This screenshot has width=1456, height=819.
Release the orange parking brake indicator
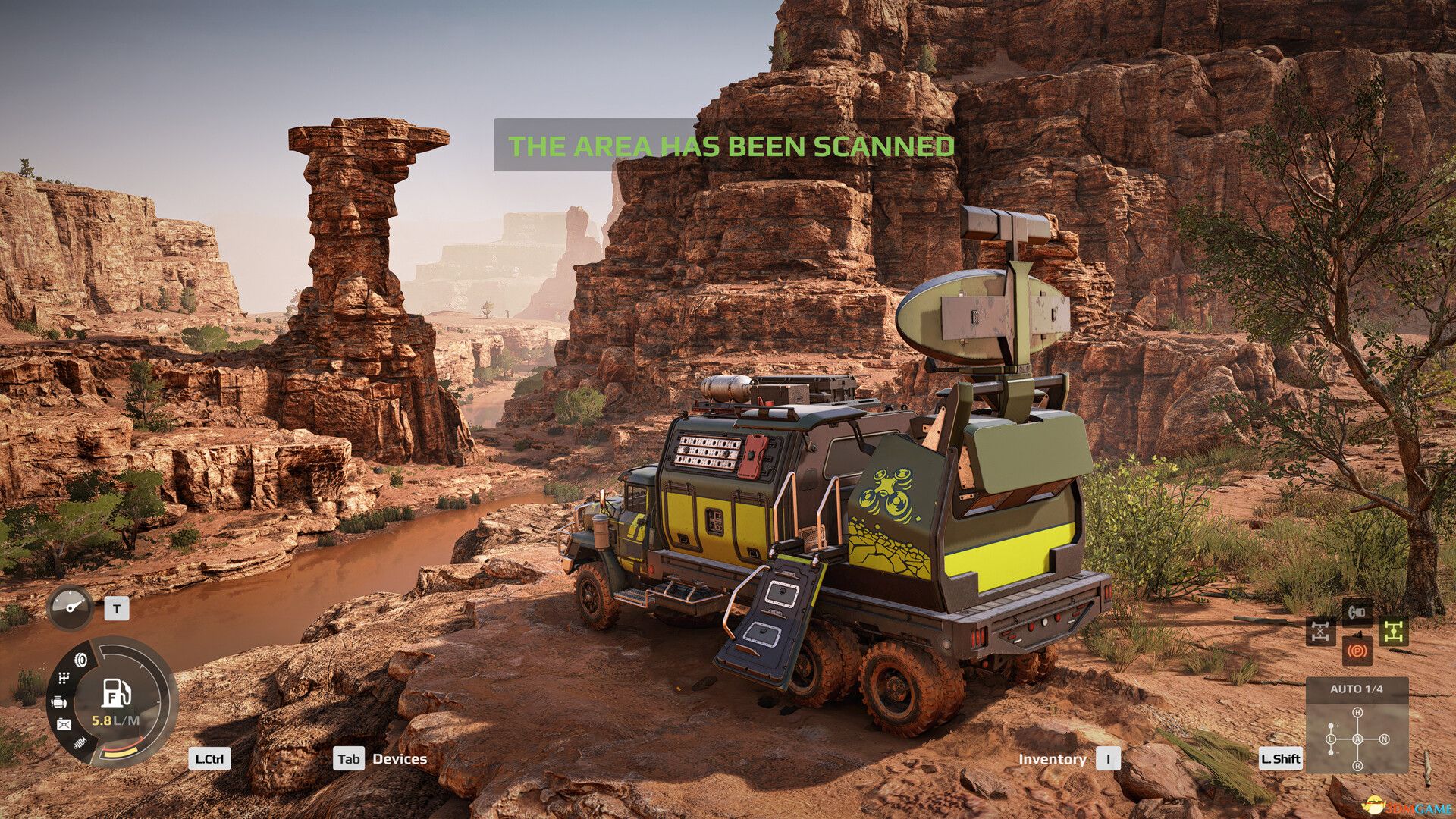pos(1357,651)
